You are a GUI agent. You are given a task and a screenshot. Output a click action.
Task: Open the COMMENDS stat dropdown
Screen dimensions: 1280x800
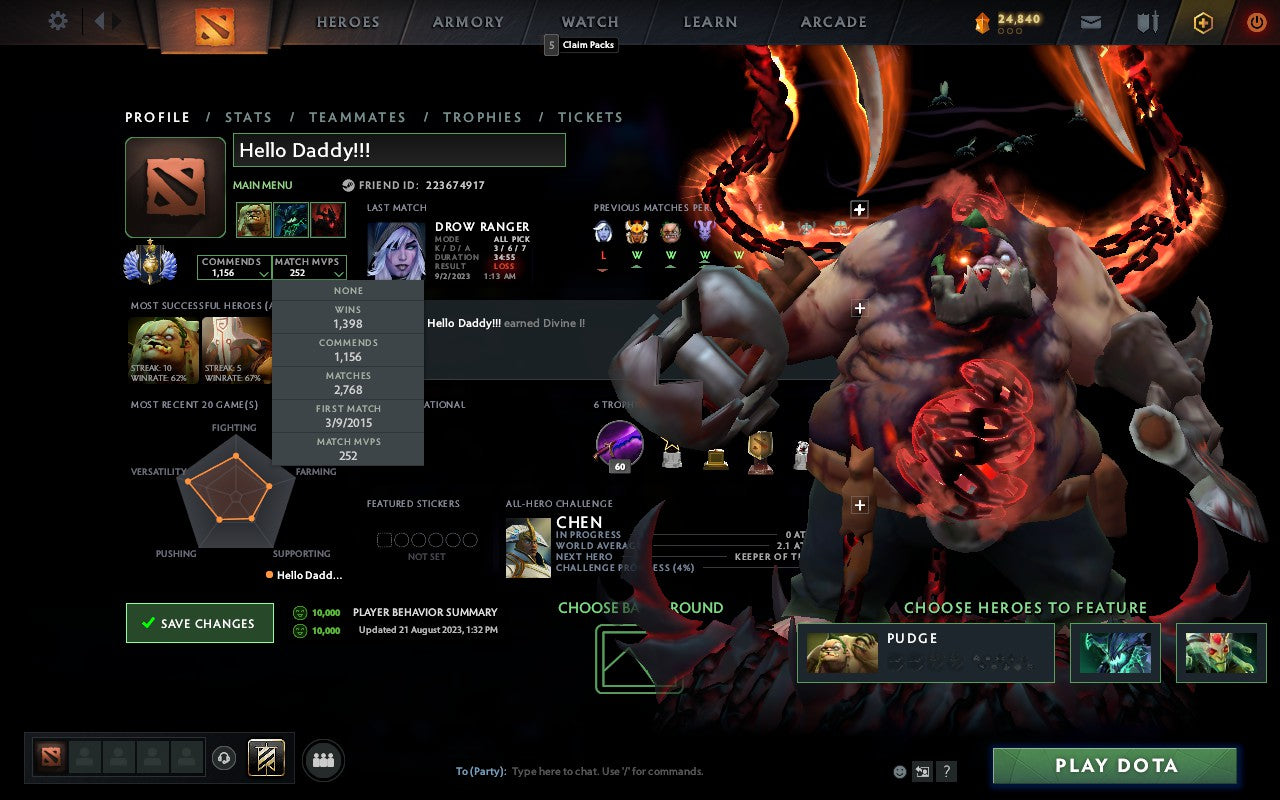click(234, 266)
